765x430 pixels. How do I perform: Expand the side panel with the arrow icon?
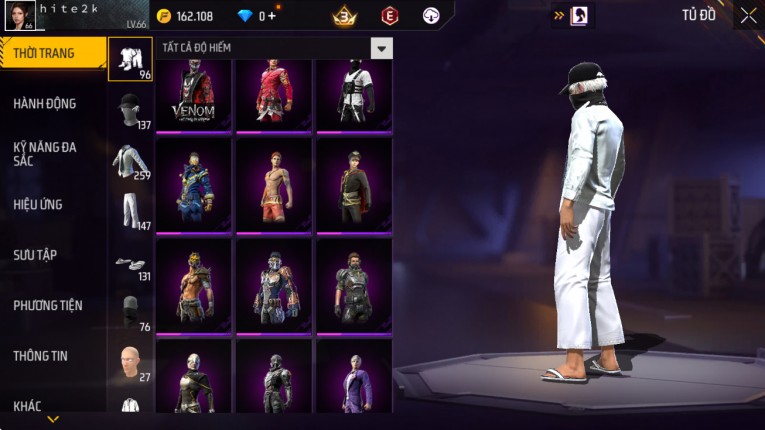(x=558, y=15)
